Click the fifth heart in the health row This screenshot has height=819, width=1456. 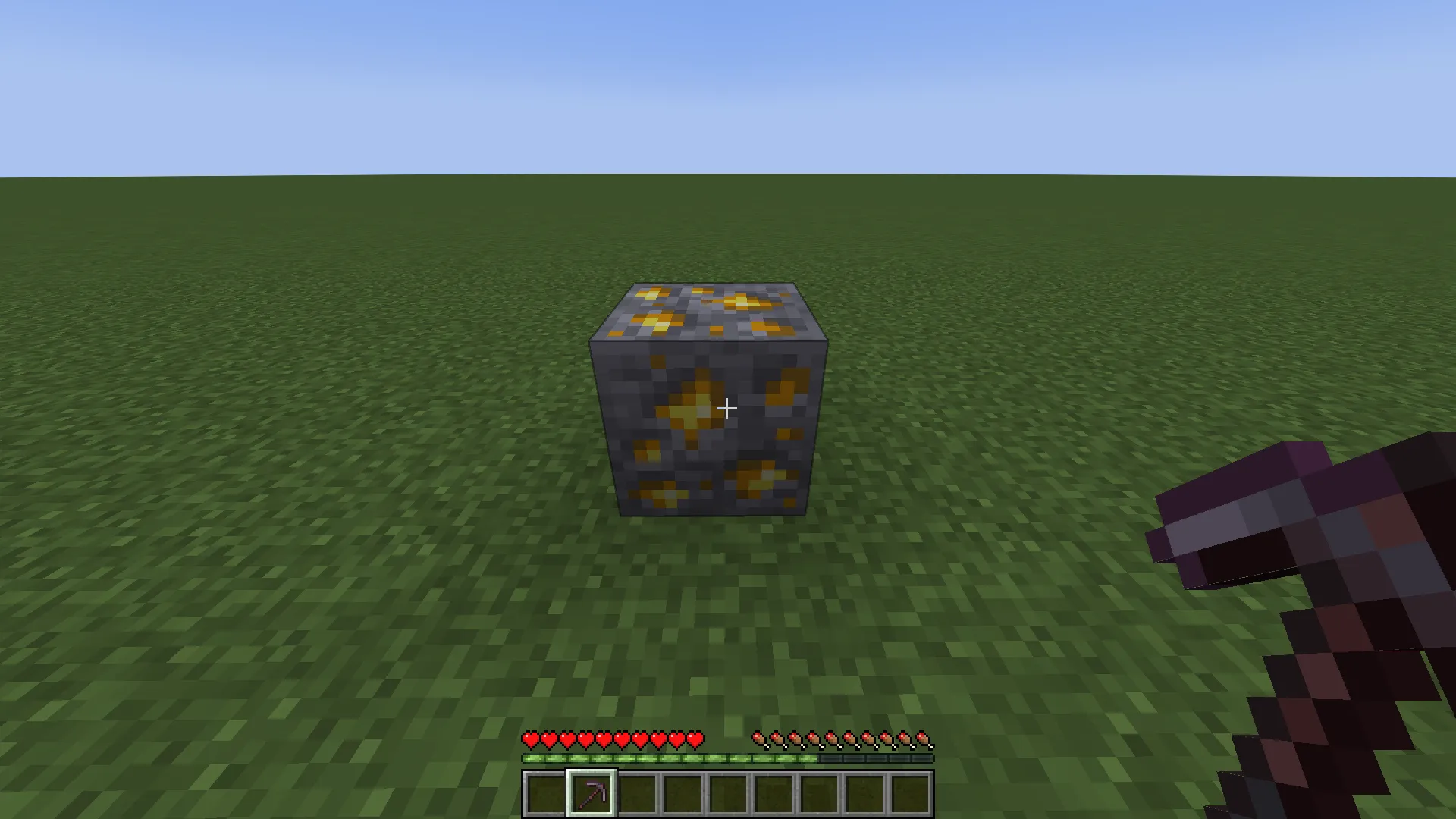tap(604, 737)
